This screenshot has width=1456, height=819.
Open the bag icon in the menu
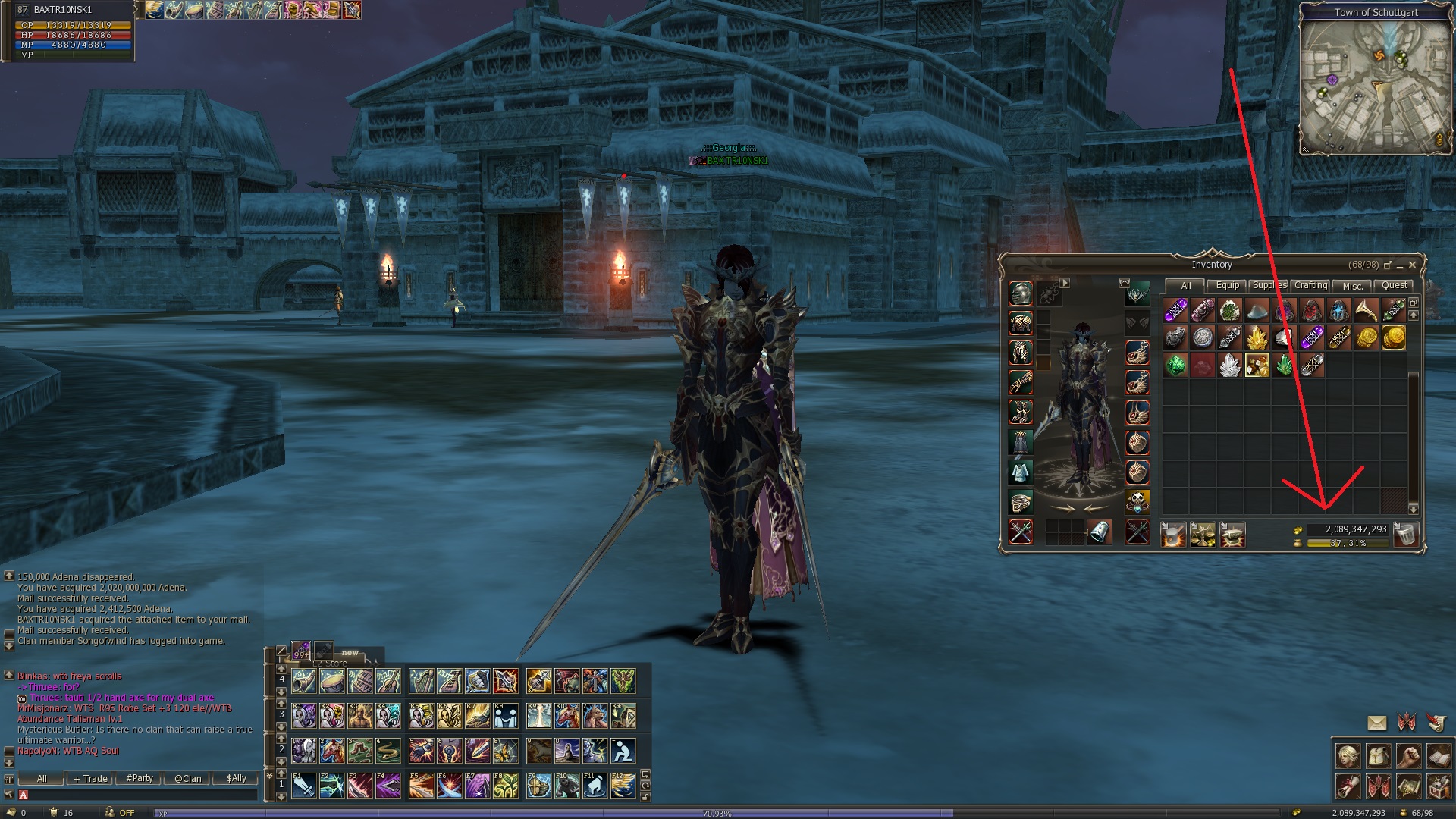1378,756
